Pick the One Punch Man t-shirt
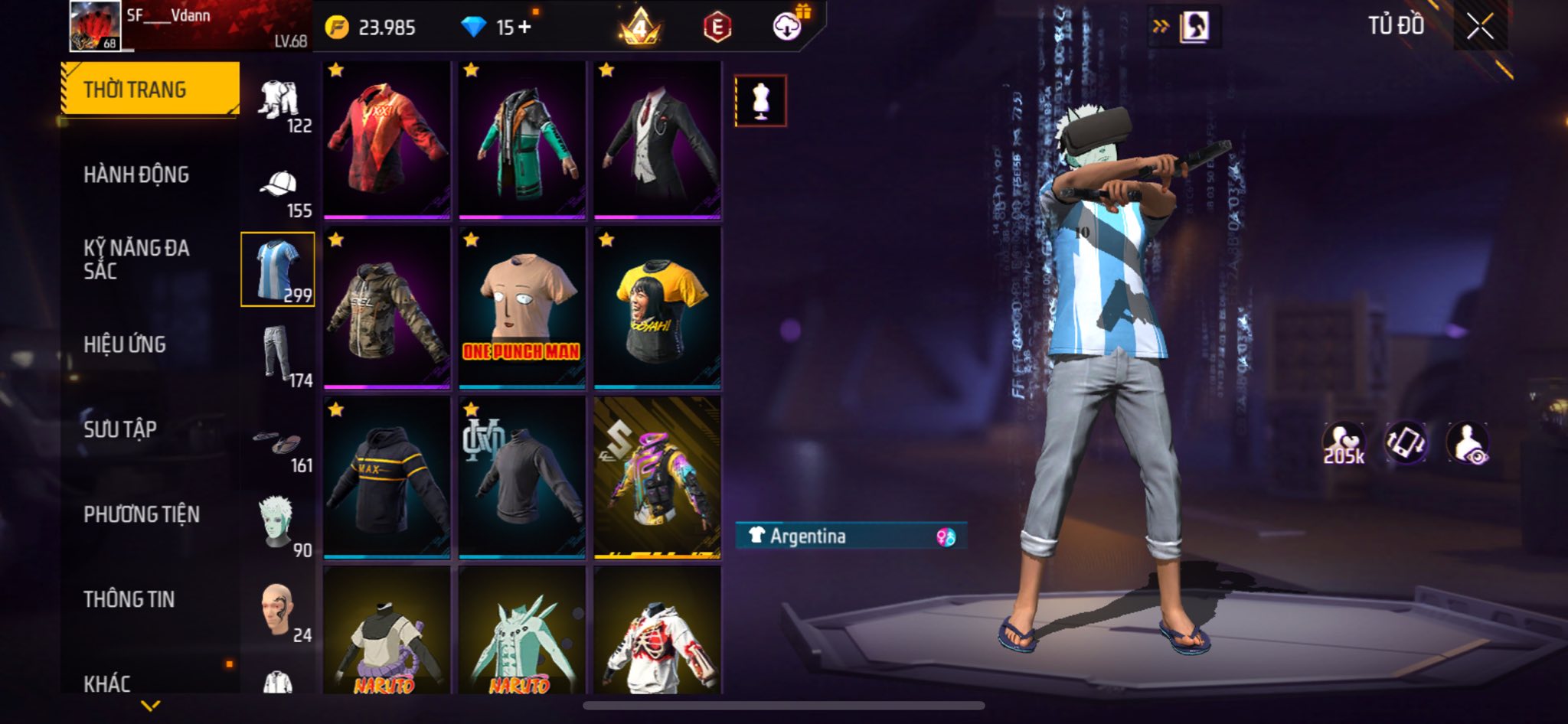Image resolution: width=1568 pixels, height=724 pixels. [x=521, y=308]
